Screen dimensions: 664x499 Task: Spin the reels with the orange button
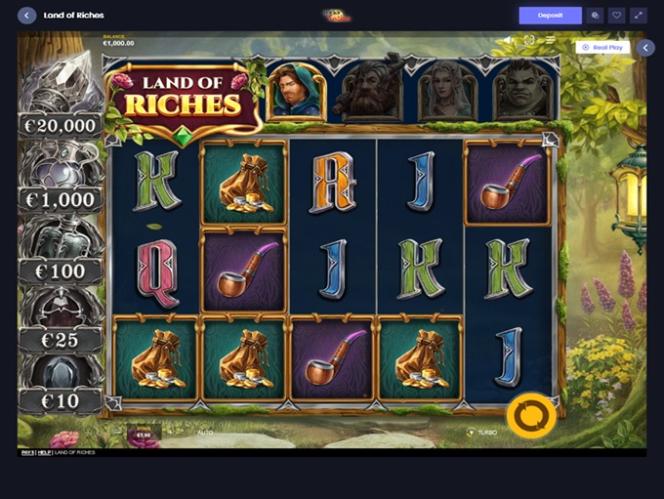click(x=530, y=415)
